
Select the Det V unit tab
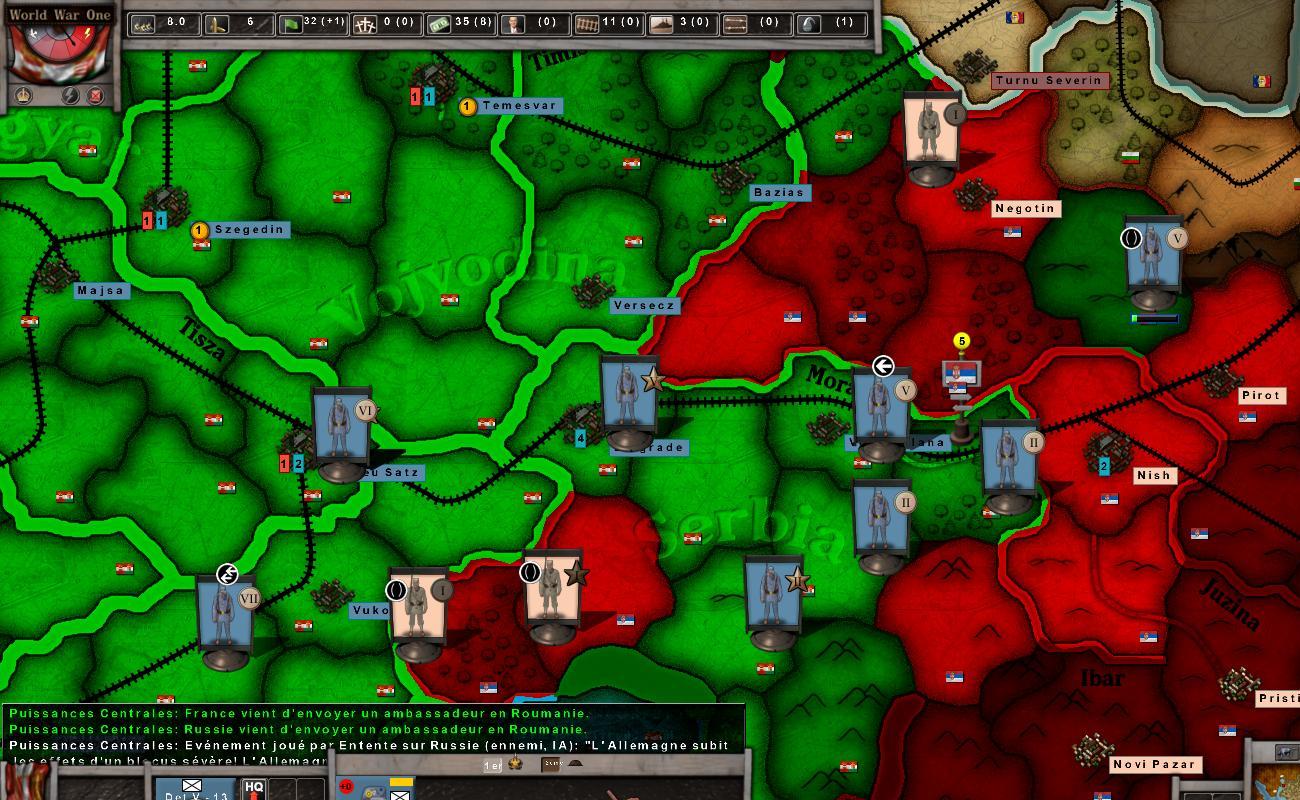[x=196, y=790]
